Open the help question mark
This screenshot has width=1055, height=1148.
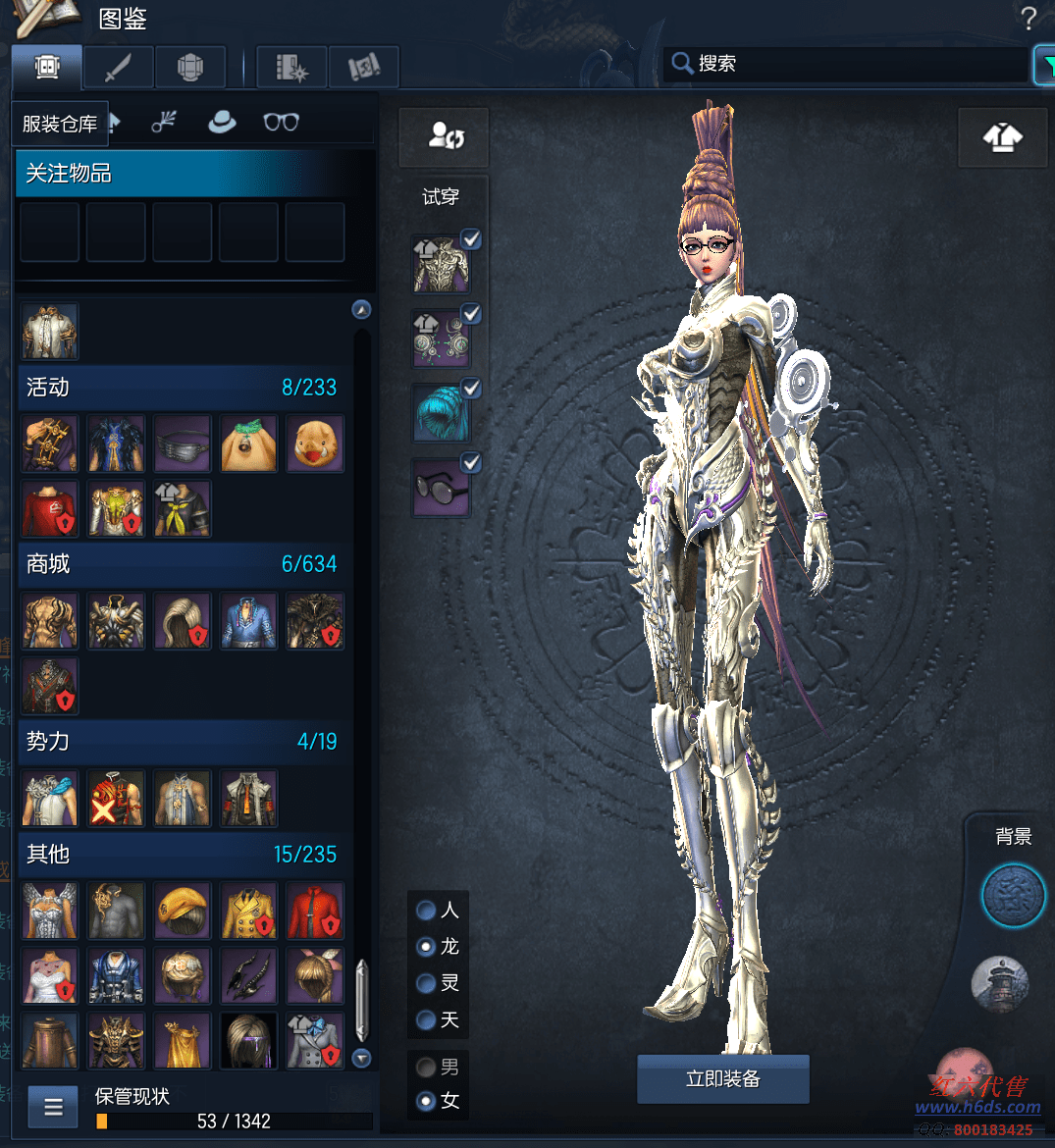1028,18
